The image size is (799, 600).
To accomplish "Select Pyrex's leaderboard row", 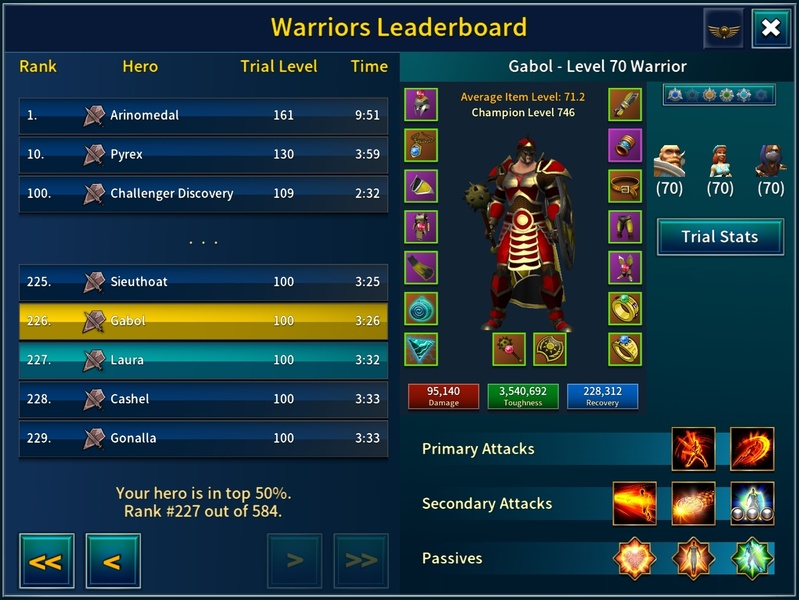I will pyautogui.click(x=203, y=155).
